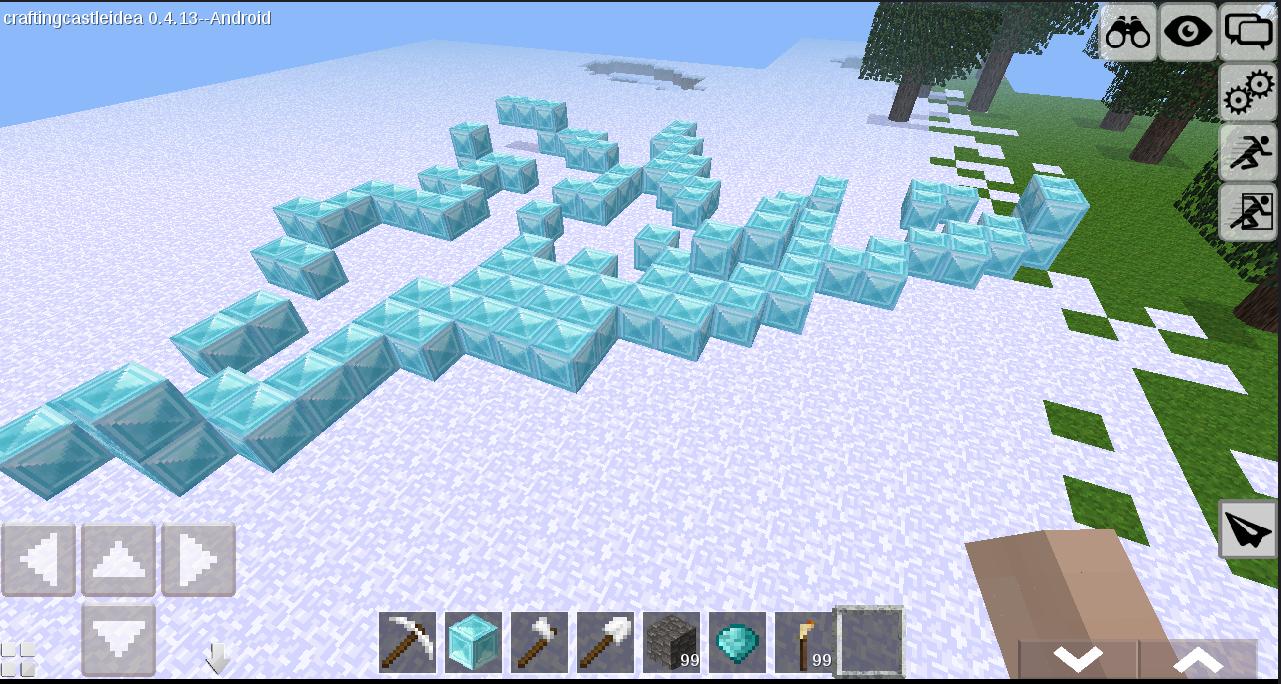Select the pickaxe in the hotbar
The height and width of the screenshot is (684, 1281).
pos(408,642)
